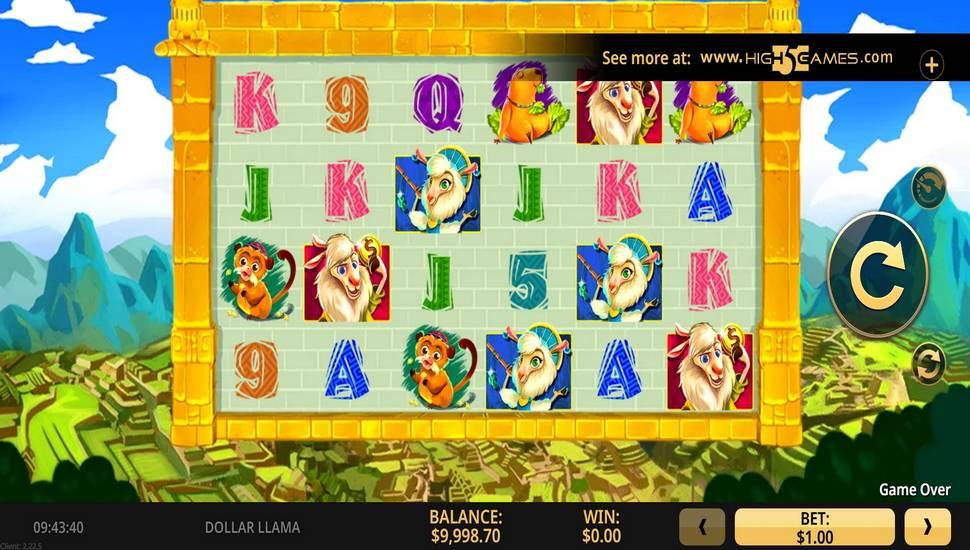Start autoplay with the small looping arrows button
970x550 pixels.
coord(927,359)
